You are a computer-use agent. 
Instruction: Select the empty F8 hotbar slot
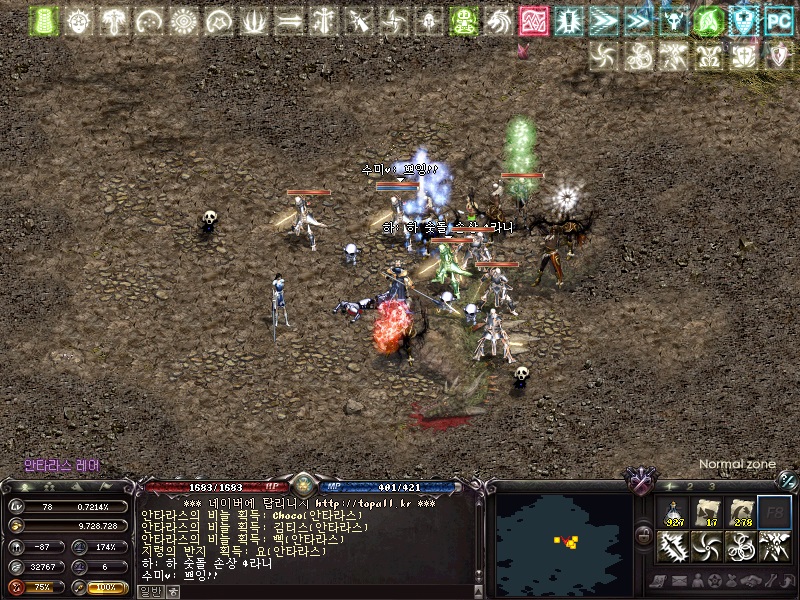(773, 513)
